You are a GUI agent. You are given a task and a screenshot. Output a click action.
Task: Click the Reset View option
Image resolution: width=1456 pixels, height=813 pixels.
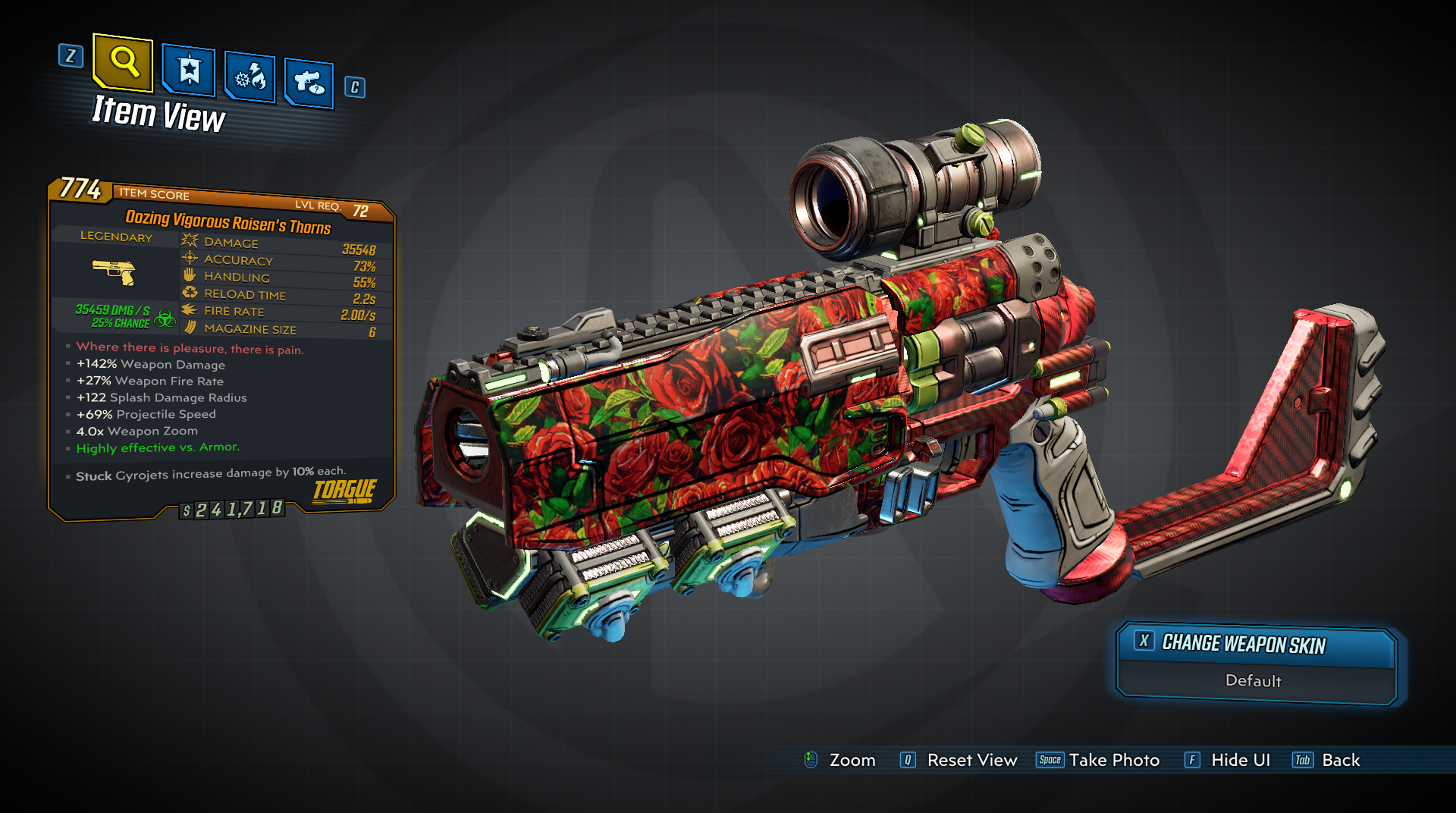click(959, 760)
